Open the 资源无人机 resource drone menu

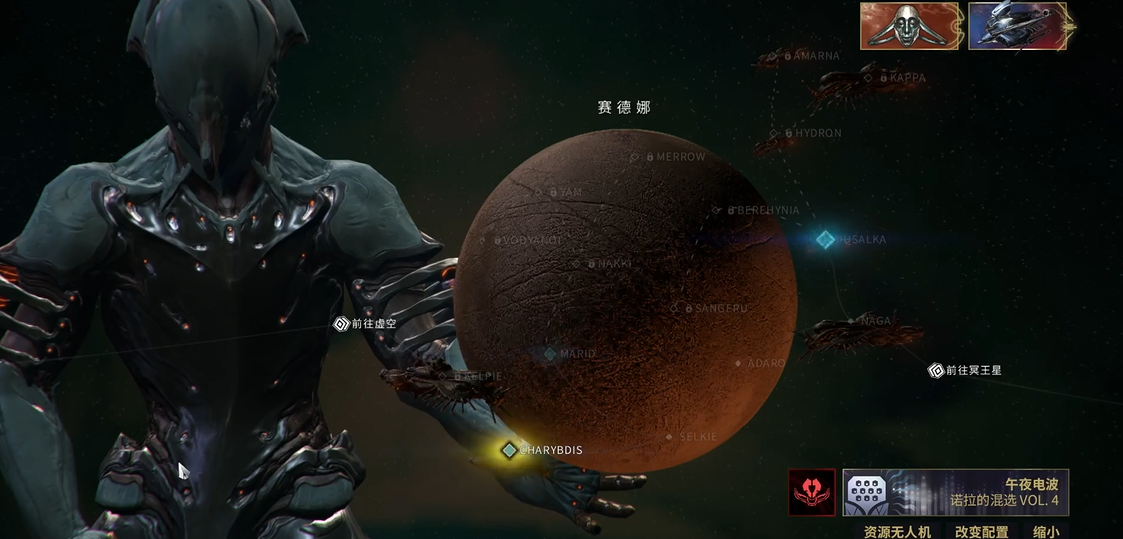[897, 531]
